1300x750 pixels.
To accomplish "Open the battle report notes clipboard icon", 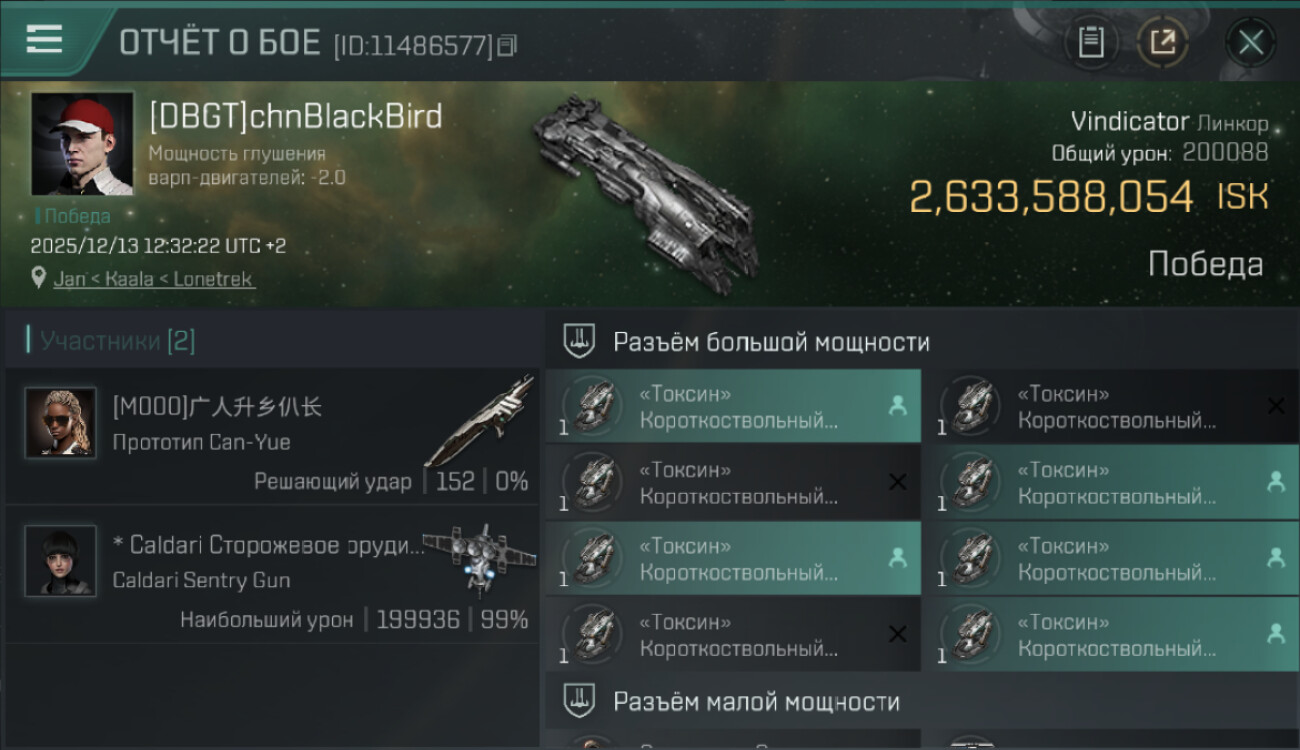I will coord(1091,42).
